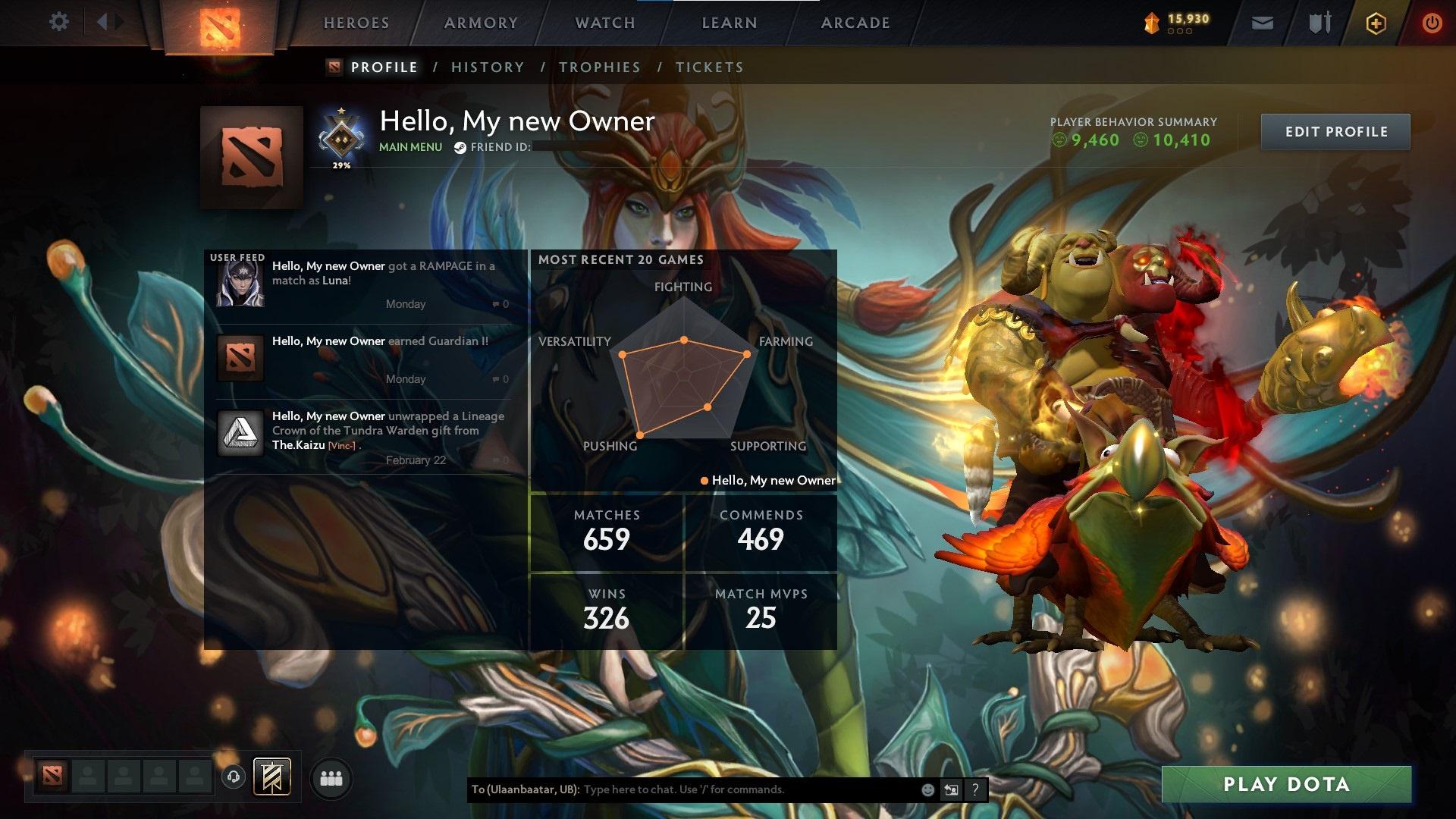Open the mail notifications icon
This screenshot has height=819, width=1456.
(1263, 23)
